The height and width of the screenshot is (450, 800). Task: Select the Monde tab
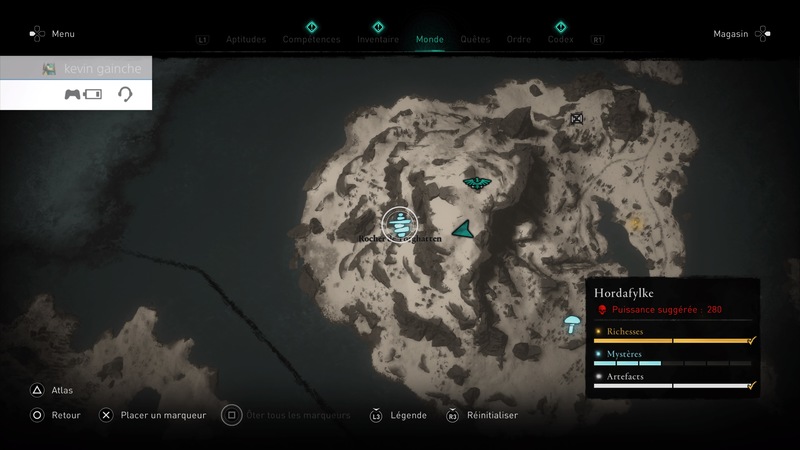(429, 40)
